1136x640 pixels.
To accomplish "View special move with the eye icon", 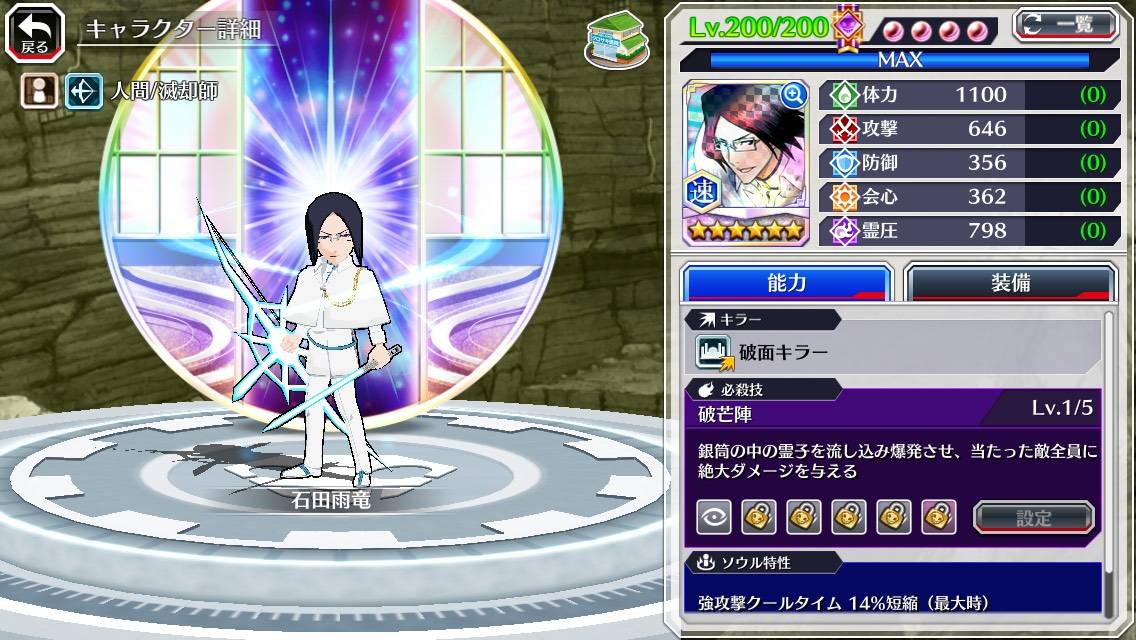I will coord(713,517).
